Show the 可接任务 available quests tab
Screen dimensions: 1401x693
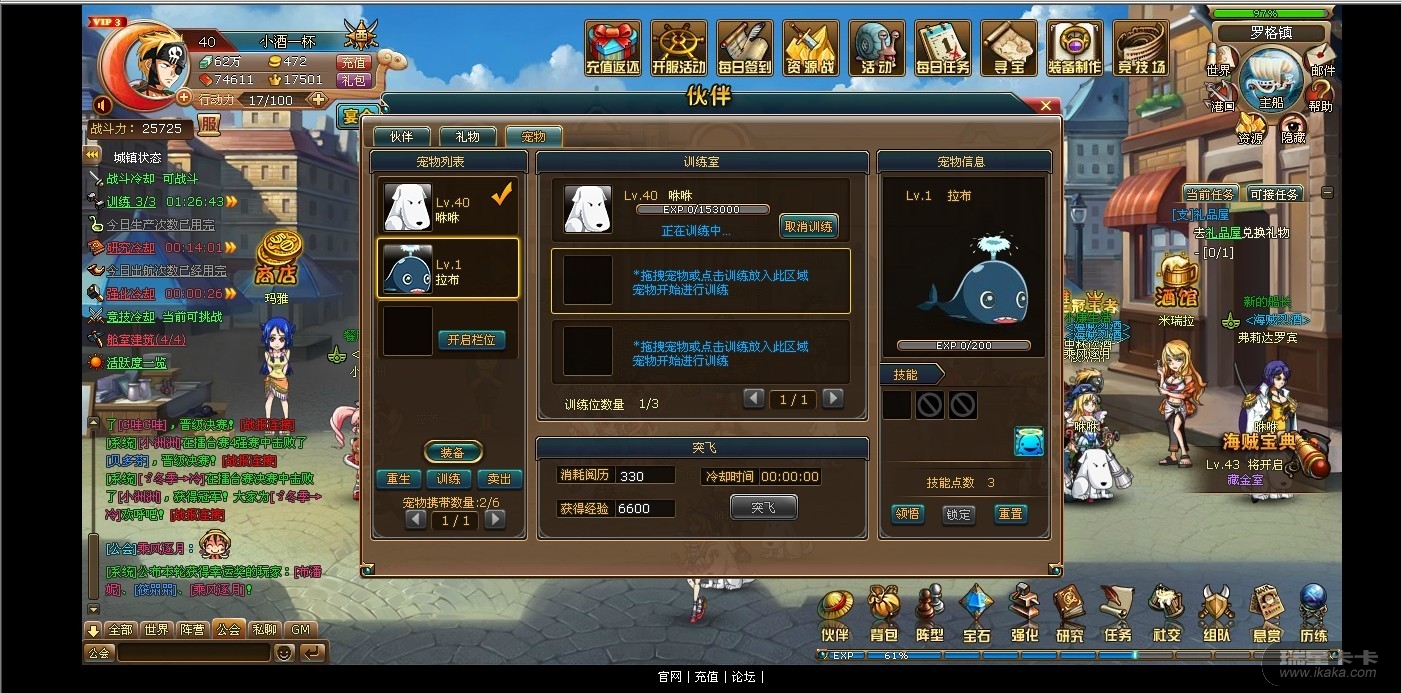[x=1273, y=194]
